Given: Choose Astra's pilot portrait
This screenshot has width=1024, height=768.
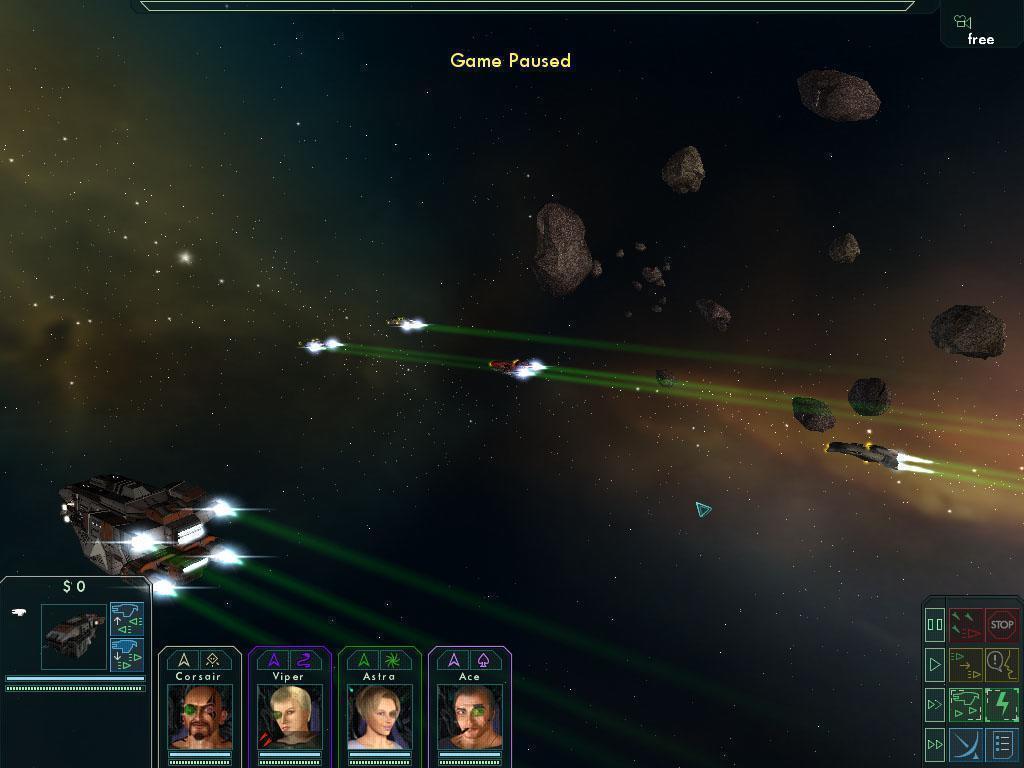Looking at the screenshot, I should [x=380, y=716].
